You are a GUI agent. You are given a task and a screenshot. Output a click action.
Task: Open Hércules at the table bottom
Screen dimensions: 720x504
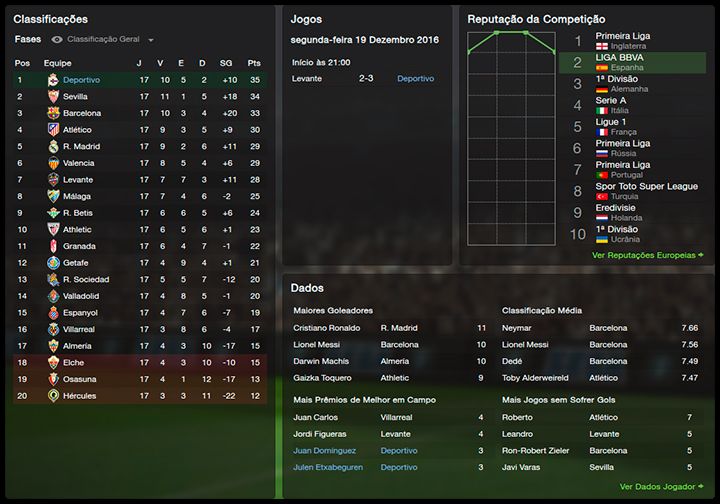click(x=79, y=396)
